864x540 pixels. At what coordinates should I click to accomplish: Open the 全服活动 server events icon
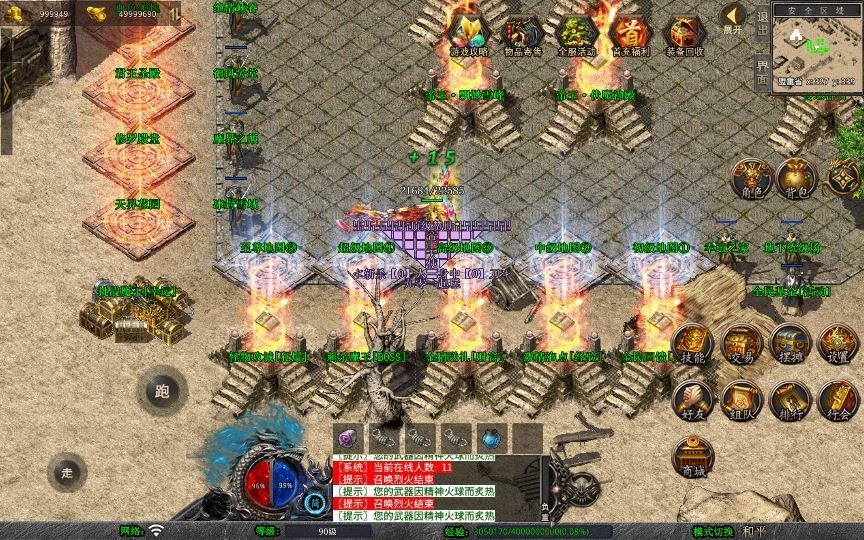coord(577,34)
